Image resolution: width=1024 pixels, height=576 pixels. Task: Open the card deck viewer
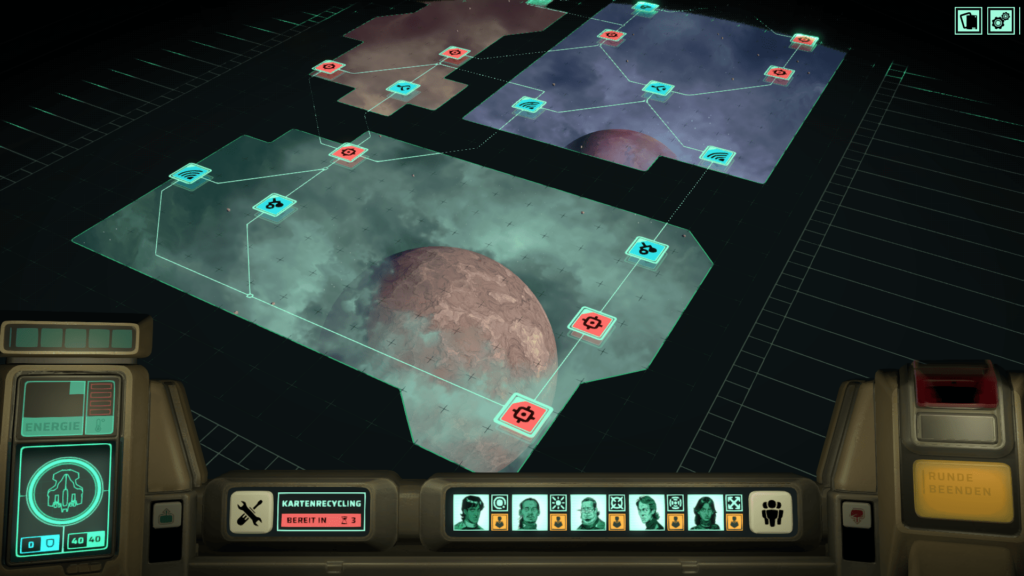(967, 20)
